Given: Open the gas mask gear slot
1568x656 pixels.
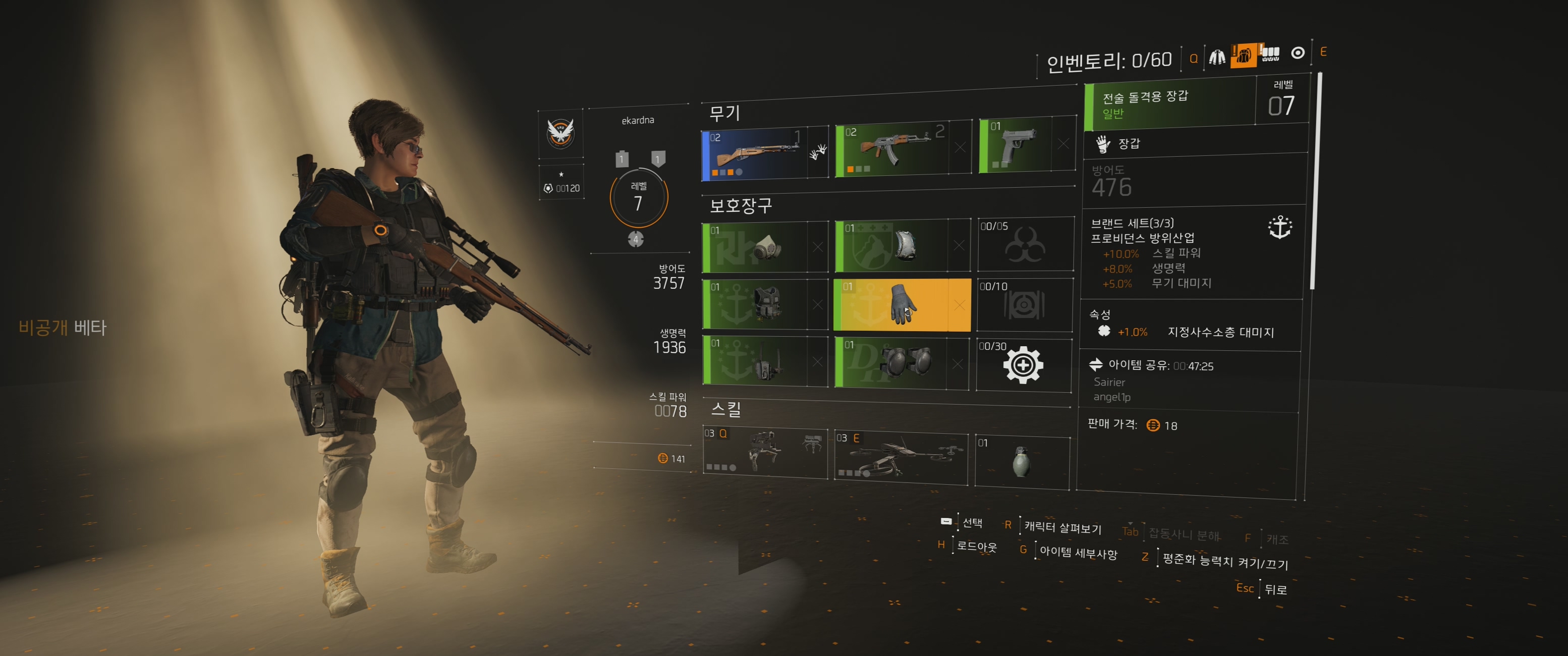Looking at the screenshot, I should (x=756, y=247).
